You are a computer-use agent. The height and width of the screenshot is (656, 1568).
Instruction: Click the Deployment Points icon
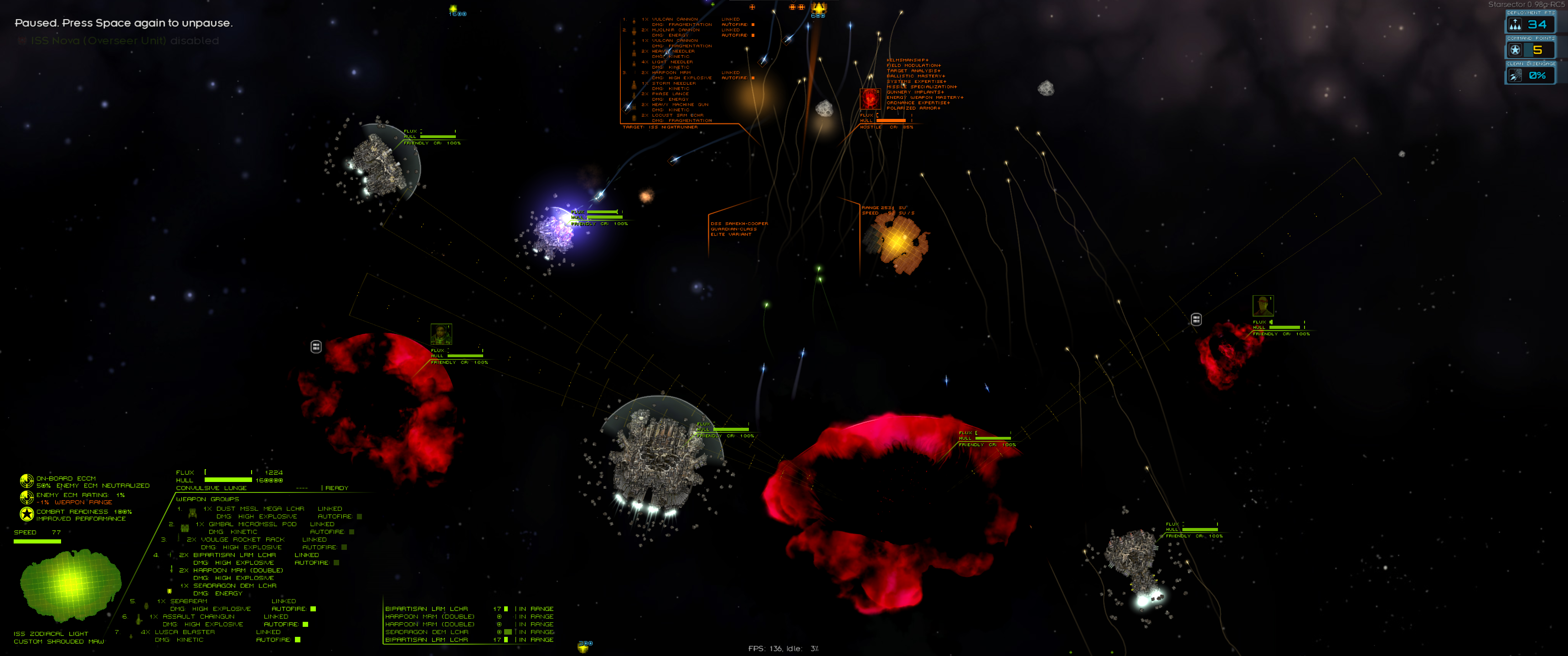[1515, 24]
